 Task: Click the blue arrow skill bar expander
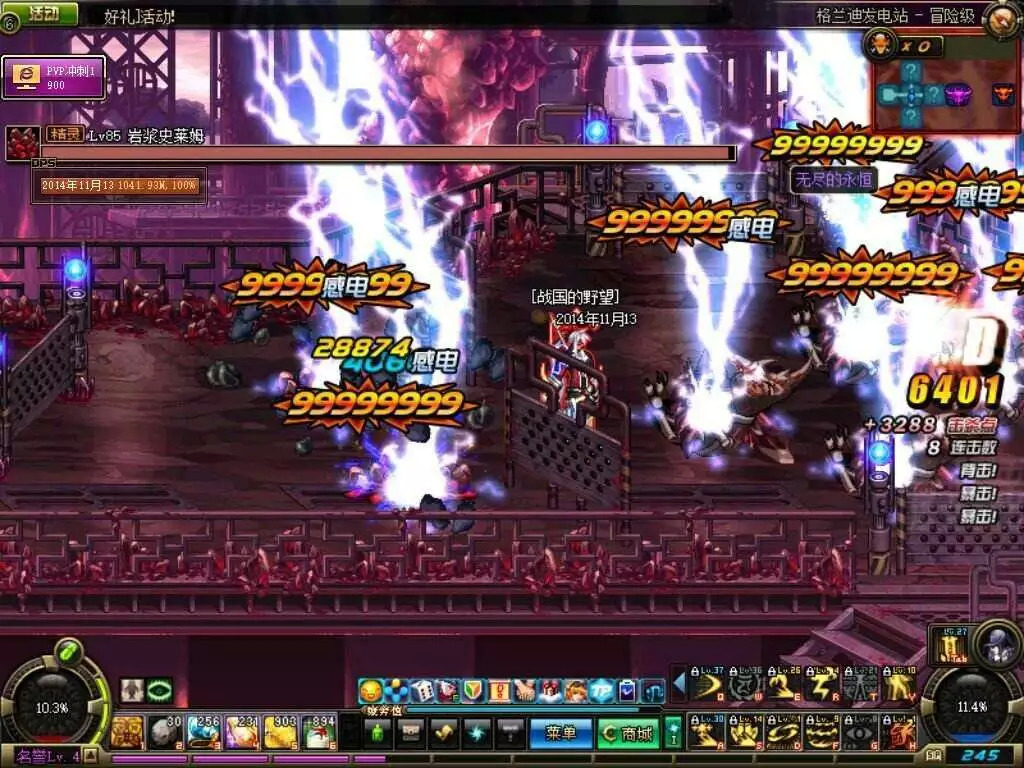click(679, 684)
